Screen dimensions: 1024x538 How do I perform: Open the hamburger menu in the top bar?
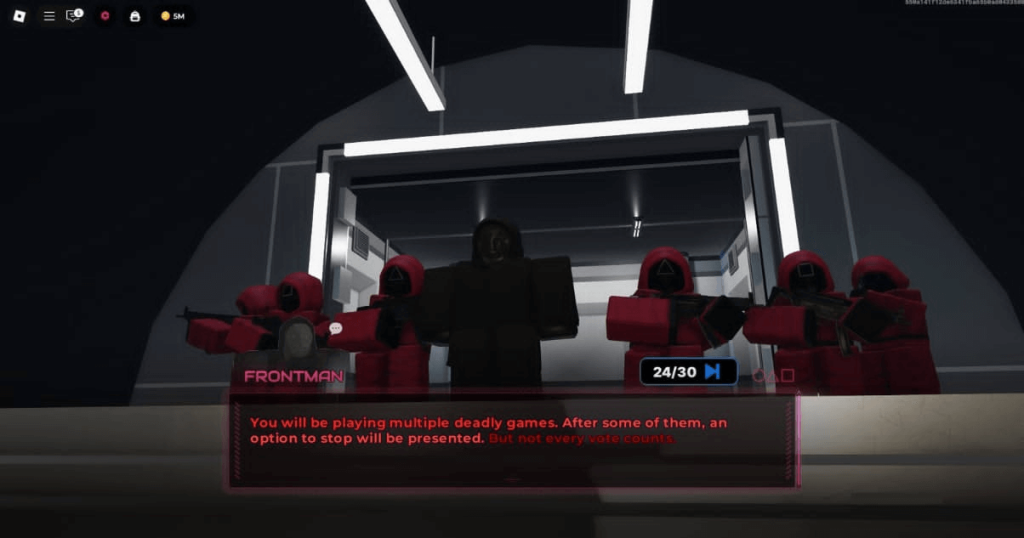49,16
